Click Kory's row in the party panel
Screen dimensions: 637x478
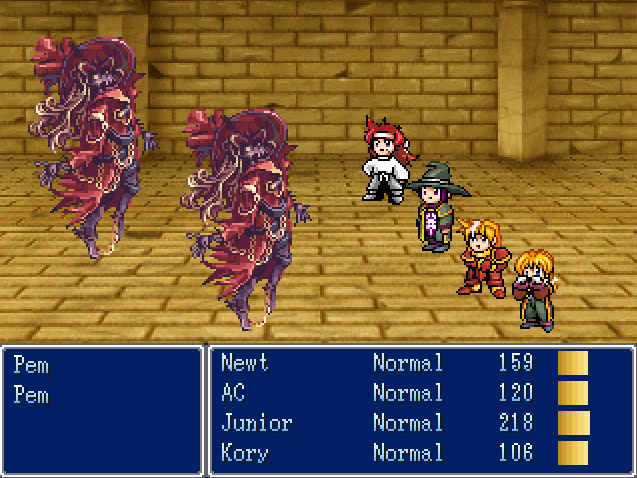(x=245, y=453)
